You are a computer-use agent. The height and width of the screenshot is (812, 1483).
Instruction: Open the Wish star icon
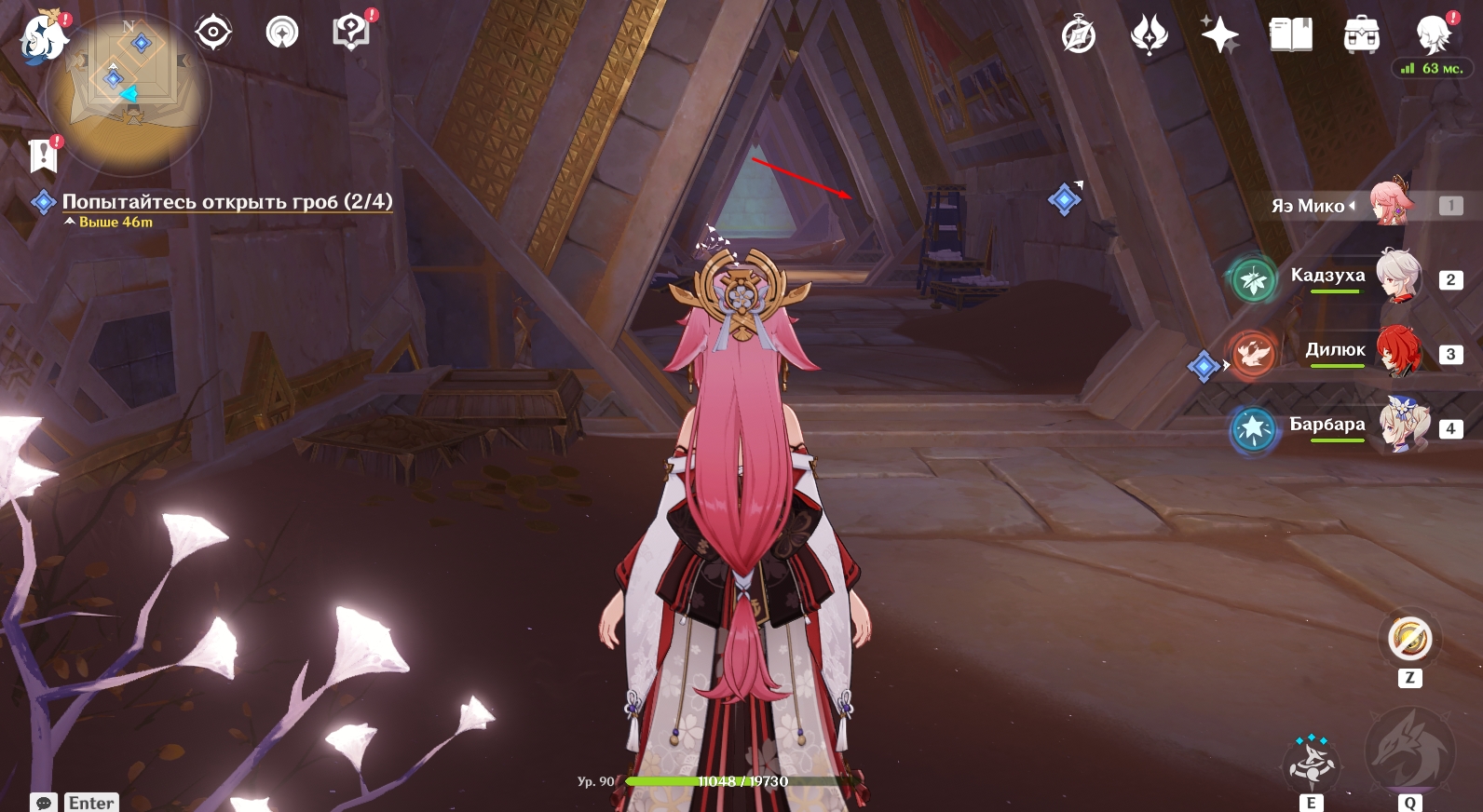(x=1219, y=35)
